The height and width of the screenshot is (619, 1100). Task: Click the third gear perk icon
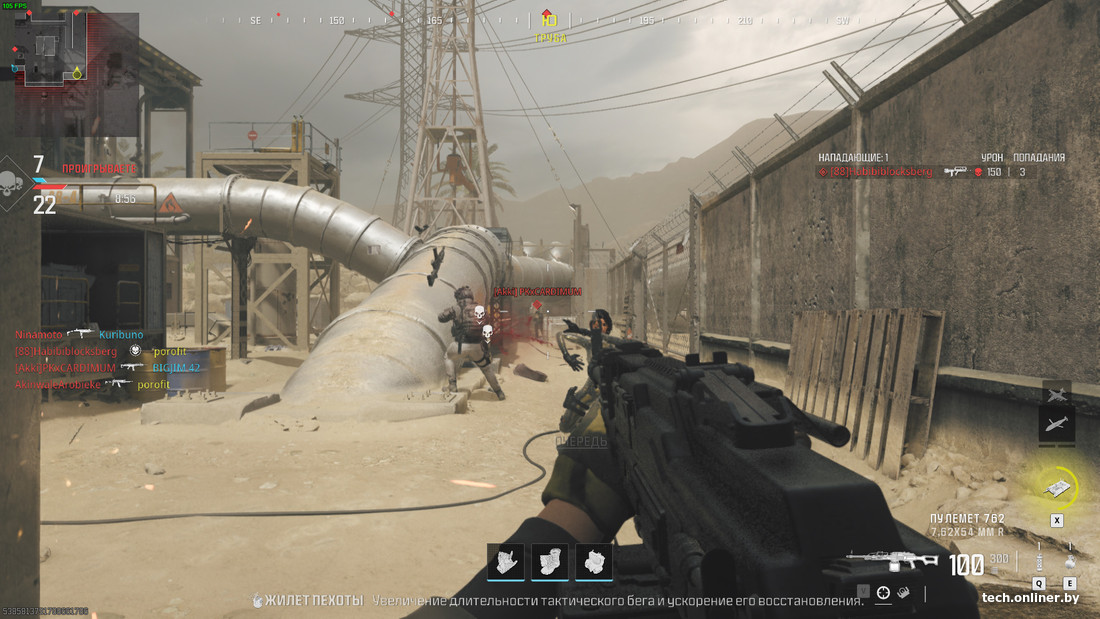tap(594, 562)
